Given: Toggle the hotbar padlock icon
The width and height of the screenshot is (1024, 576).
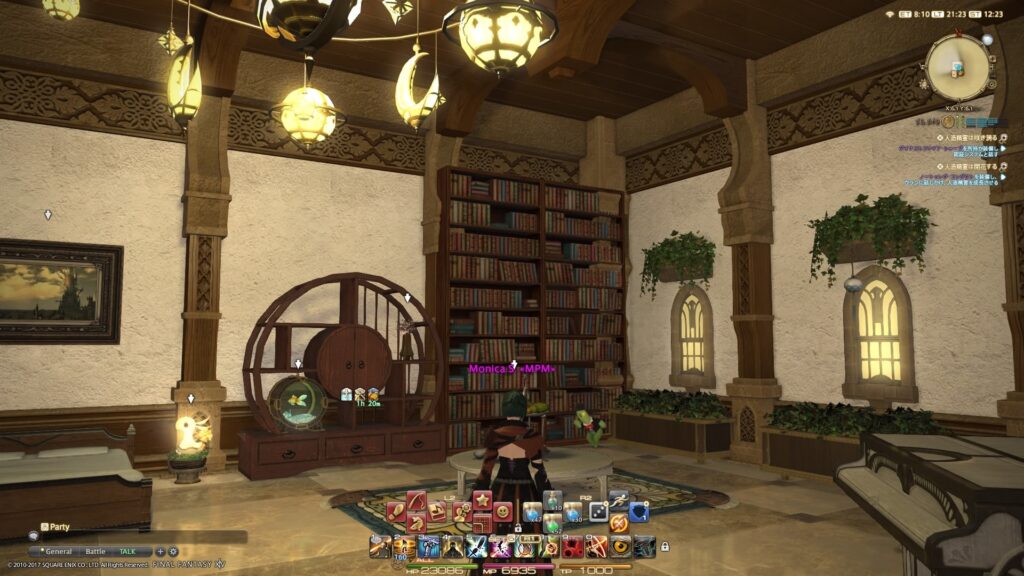Looking at the screenshot, I should tap(665, 547).
